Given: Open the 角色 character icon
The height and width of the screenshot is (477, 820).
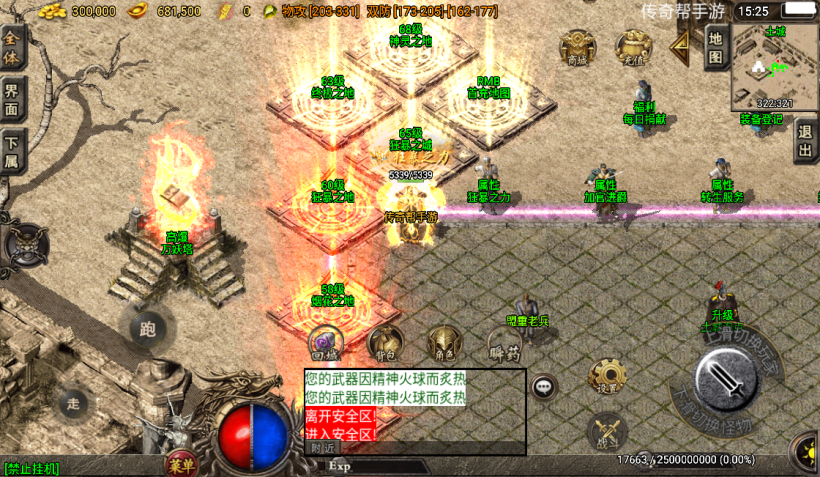Looking at the screenshot, I should click(443, 343).
